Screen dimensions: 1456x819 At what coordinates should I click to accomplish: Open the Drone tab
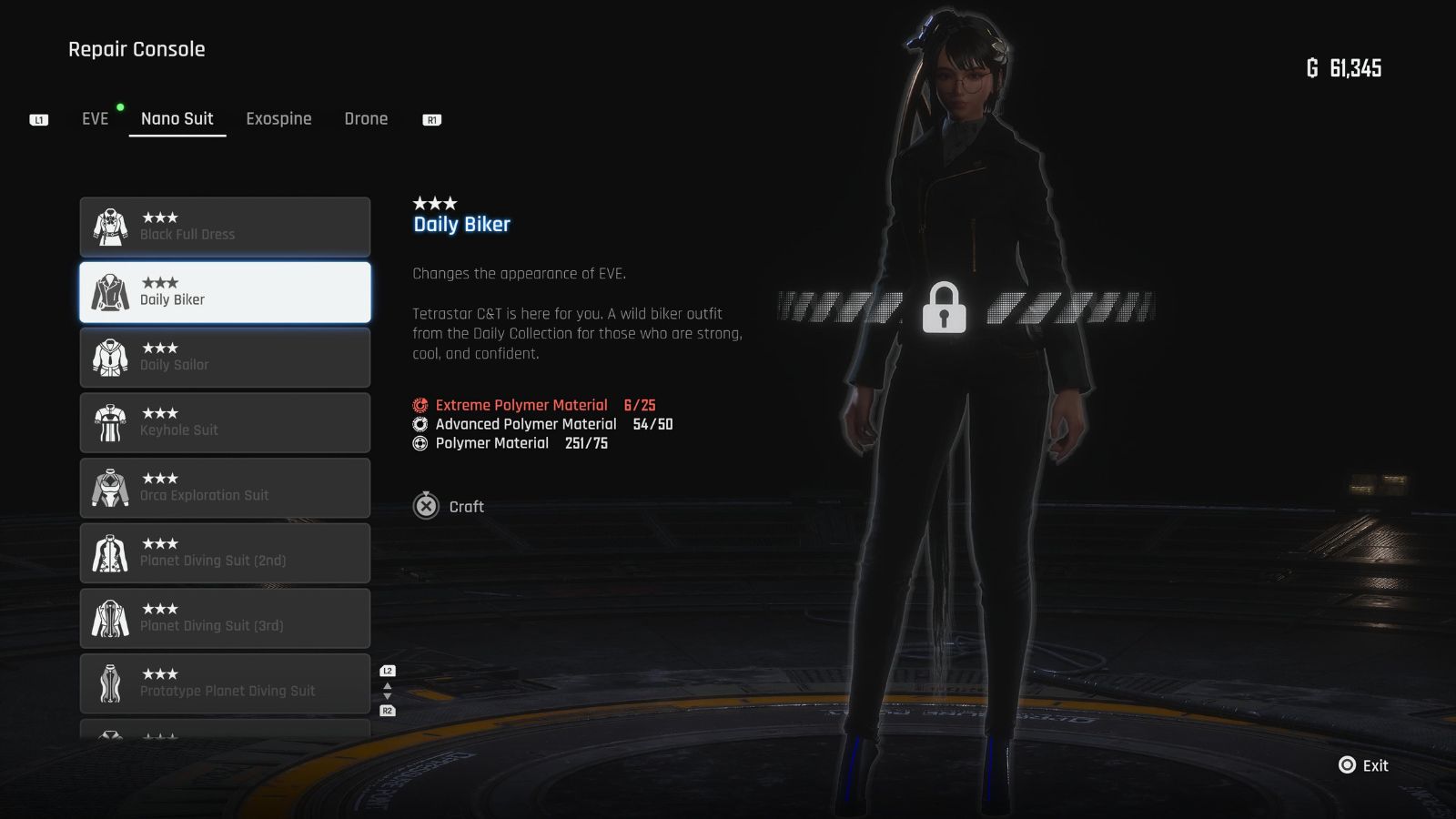pos(366,118)
